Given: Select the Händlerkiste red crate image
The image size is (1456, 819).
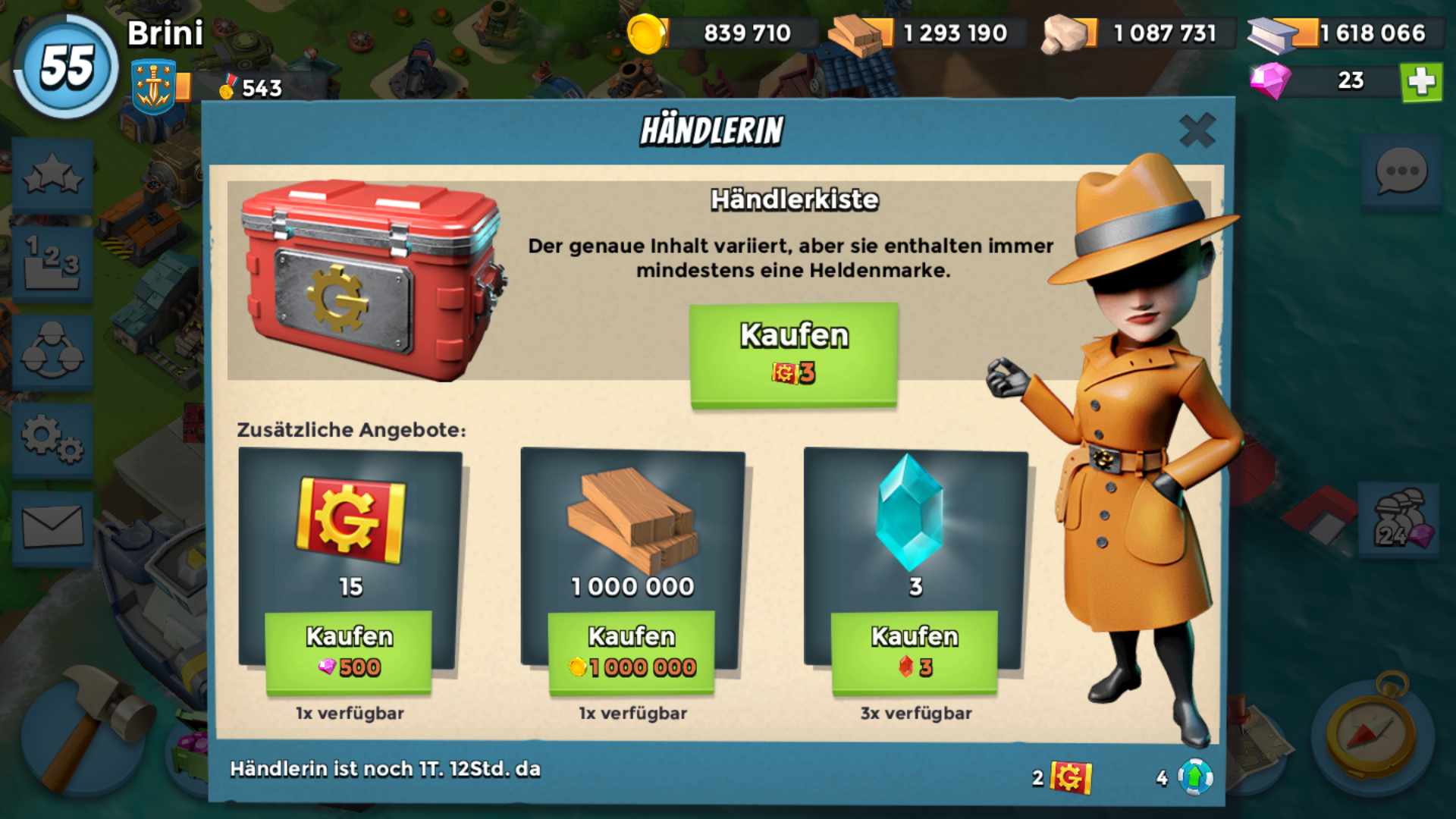Looking at the screenshot, I should click(x=372, y=279).
